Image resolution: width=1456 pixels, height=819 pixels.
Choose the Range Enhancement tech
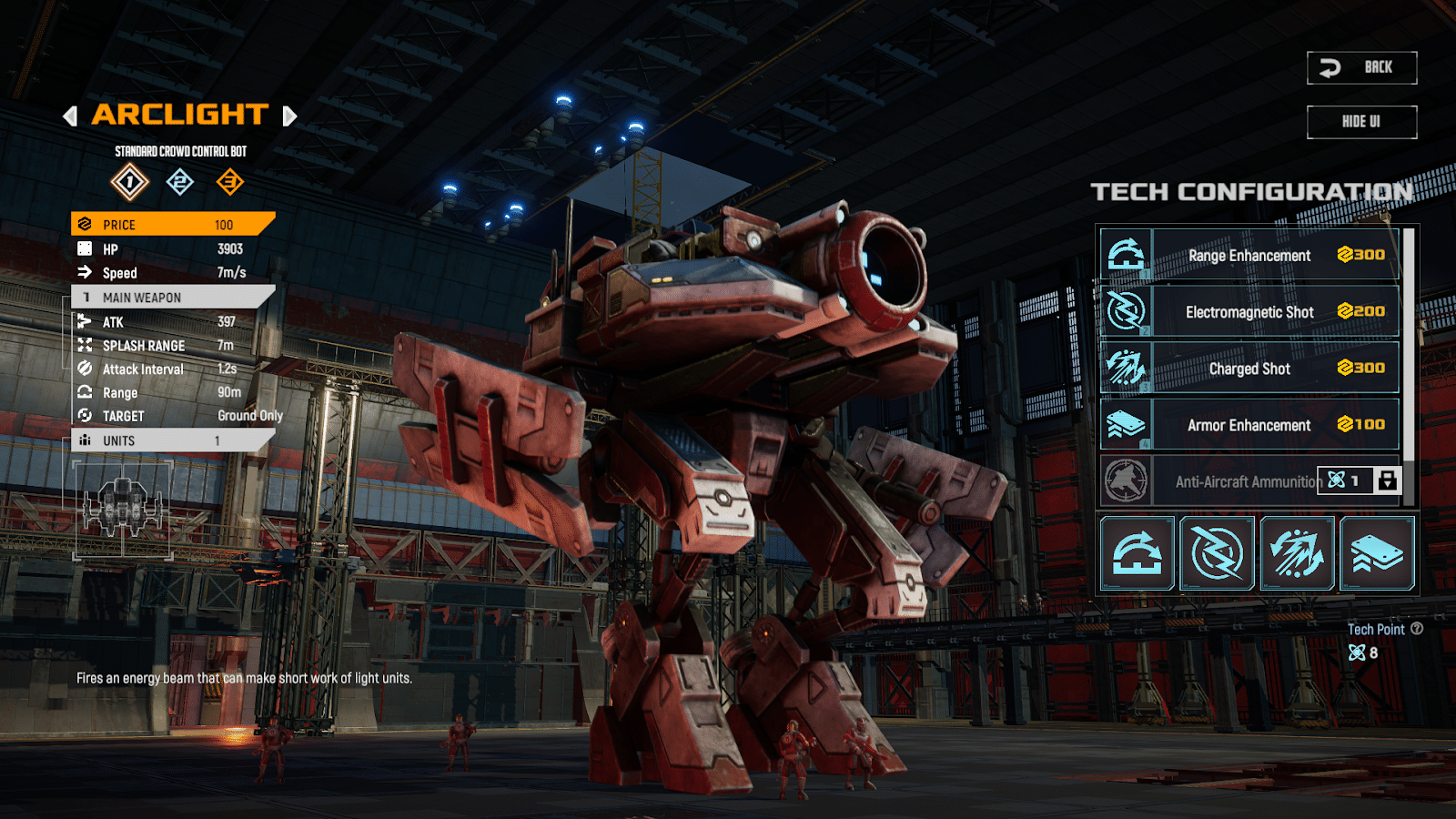coord(1249,256)
